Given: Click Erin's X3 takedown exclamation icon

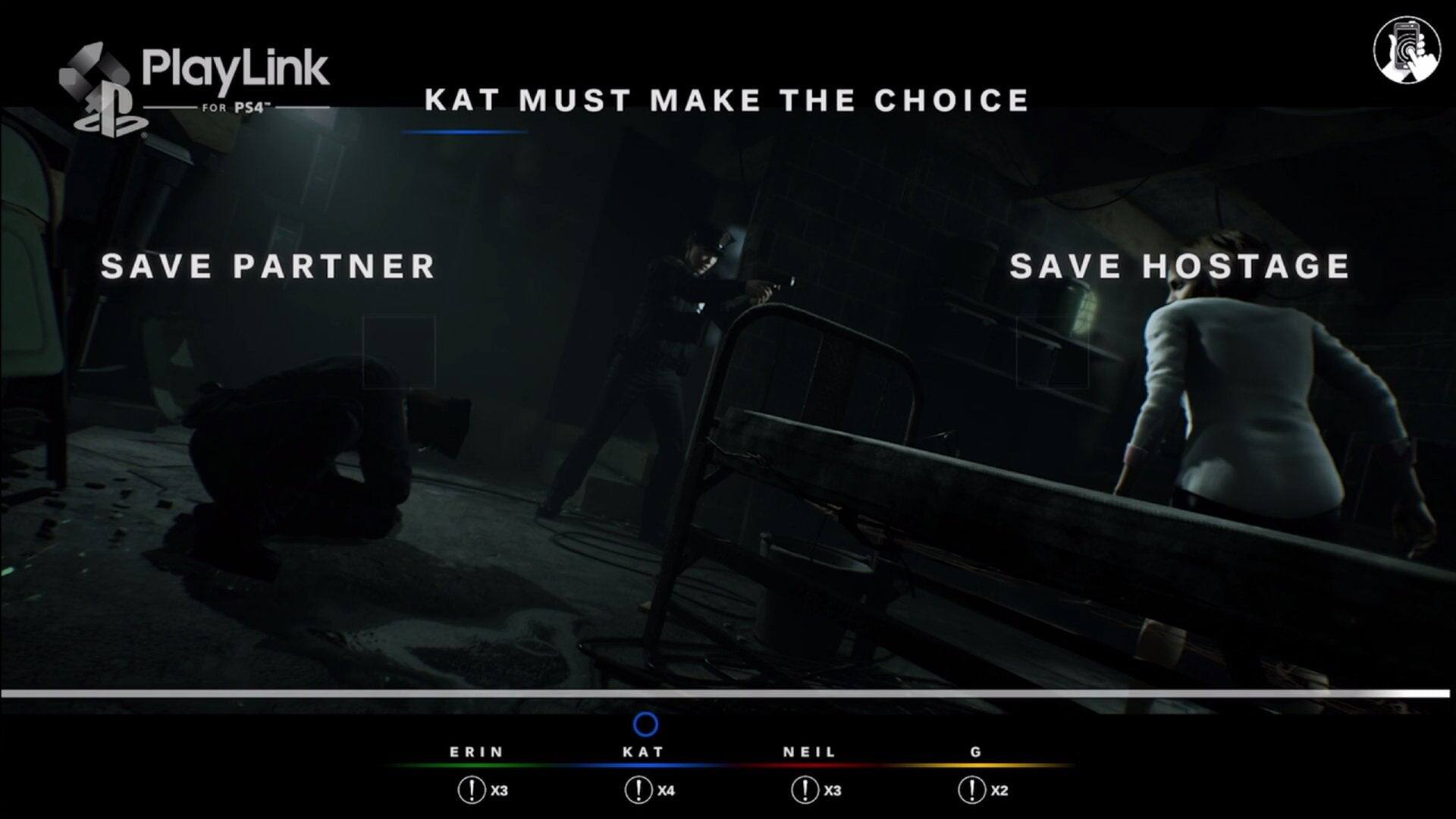Looking at the screenshot, I should tap(473, 789).
